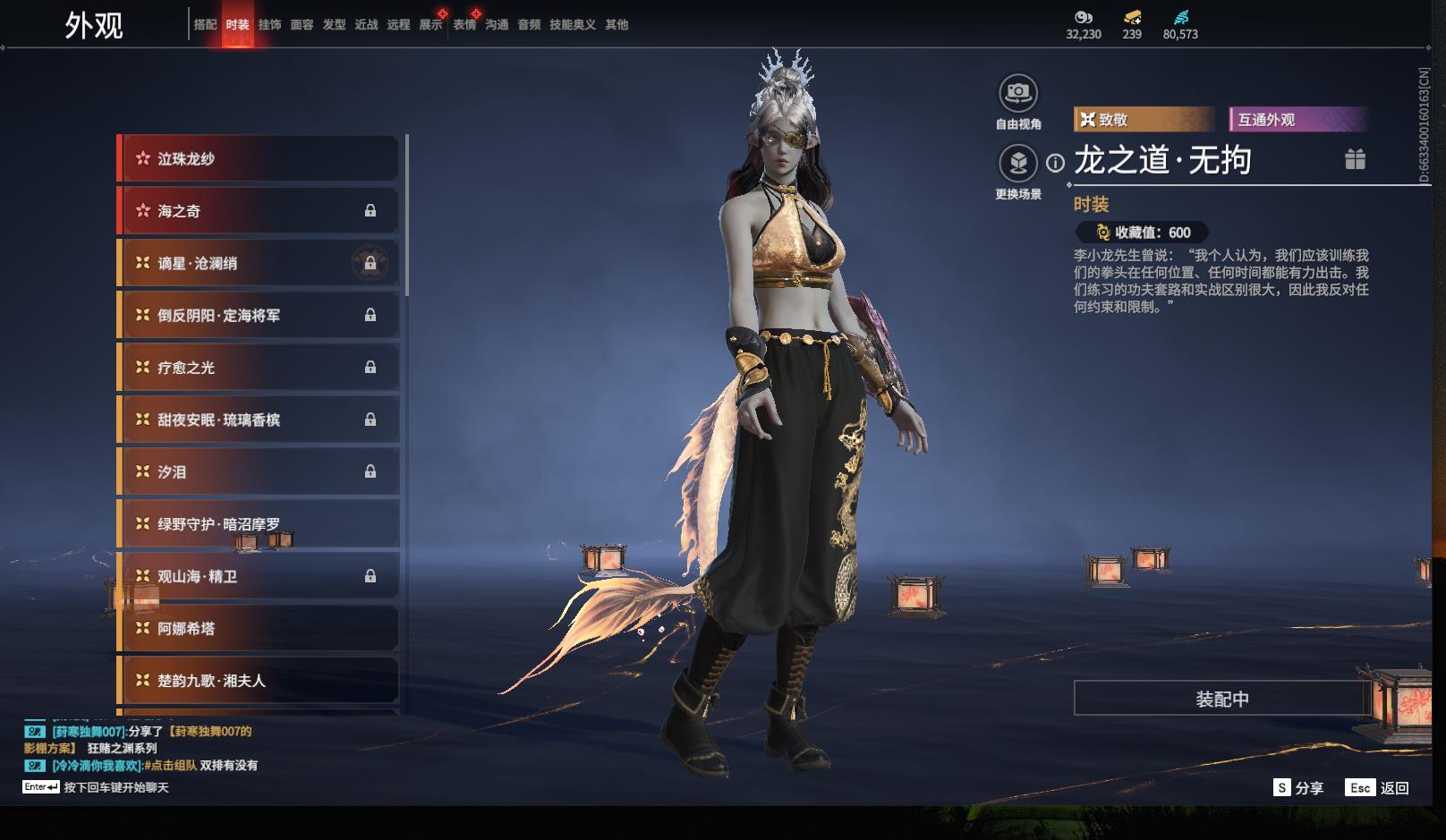The width and height of the screenshot is (1446, 840).
Task: Go to the 发型 tab
Action: click(334, 25)
